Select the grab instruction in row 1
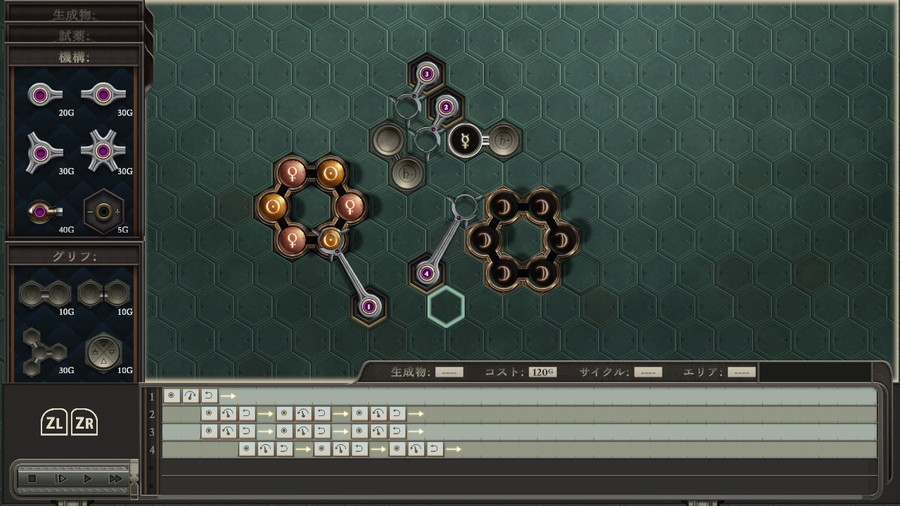This screenshot has height=506, width=900. (172, 396)
